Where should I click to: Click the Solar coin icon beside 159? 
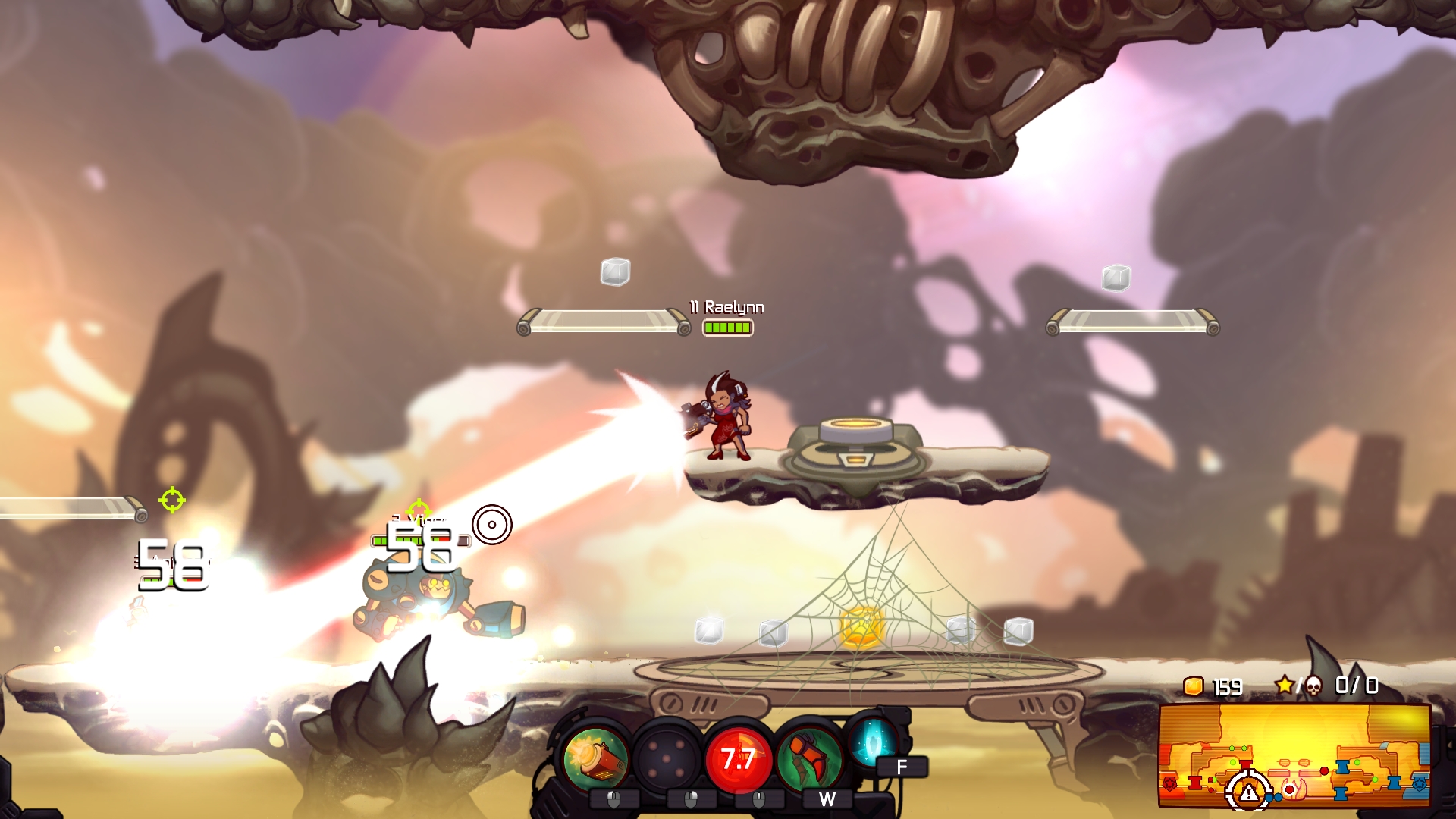(1192, 688)
